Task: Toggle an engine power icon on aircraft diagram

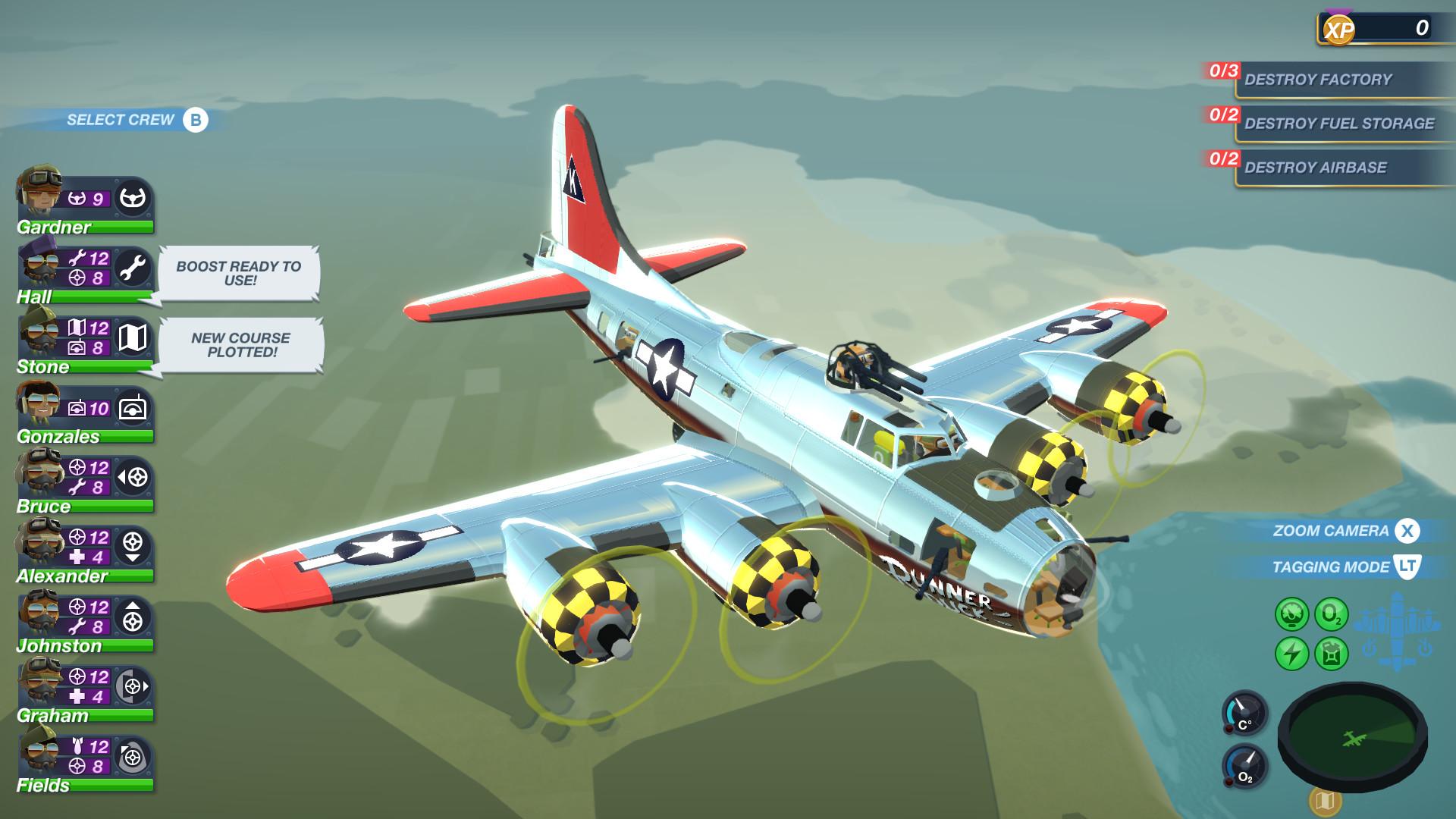Action: 1370,647
